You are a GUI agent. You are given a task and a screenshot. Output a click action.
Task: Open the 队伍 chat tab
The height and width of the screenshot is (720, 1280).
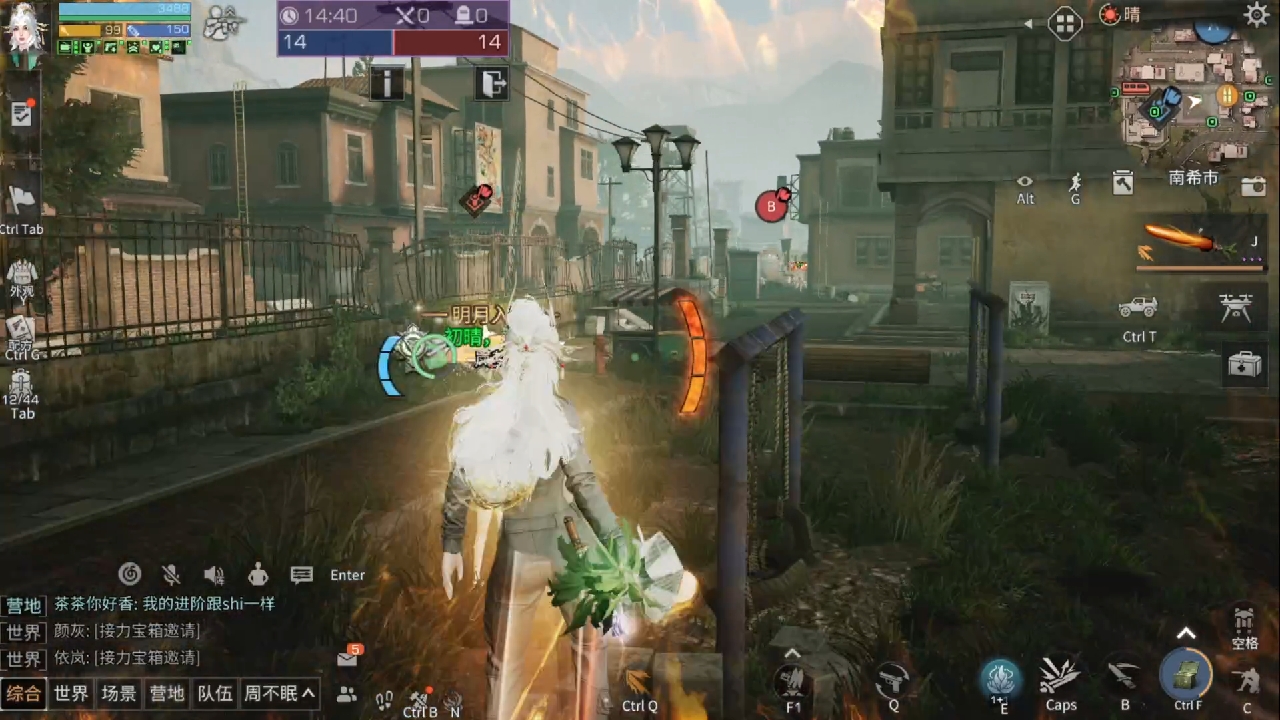pos(215,693)
